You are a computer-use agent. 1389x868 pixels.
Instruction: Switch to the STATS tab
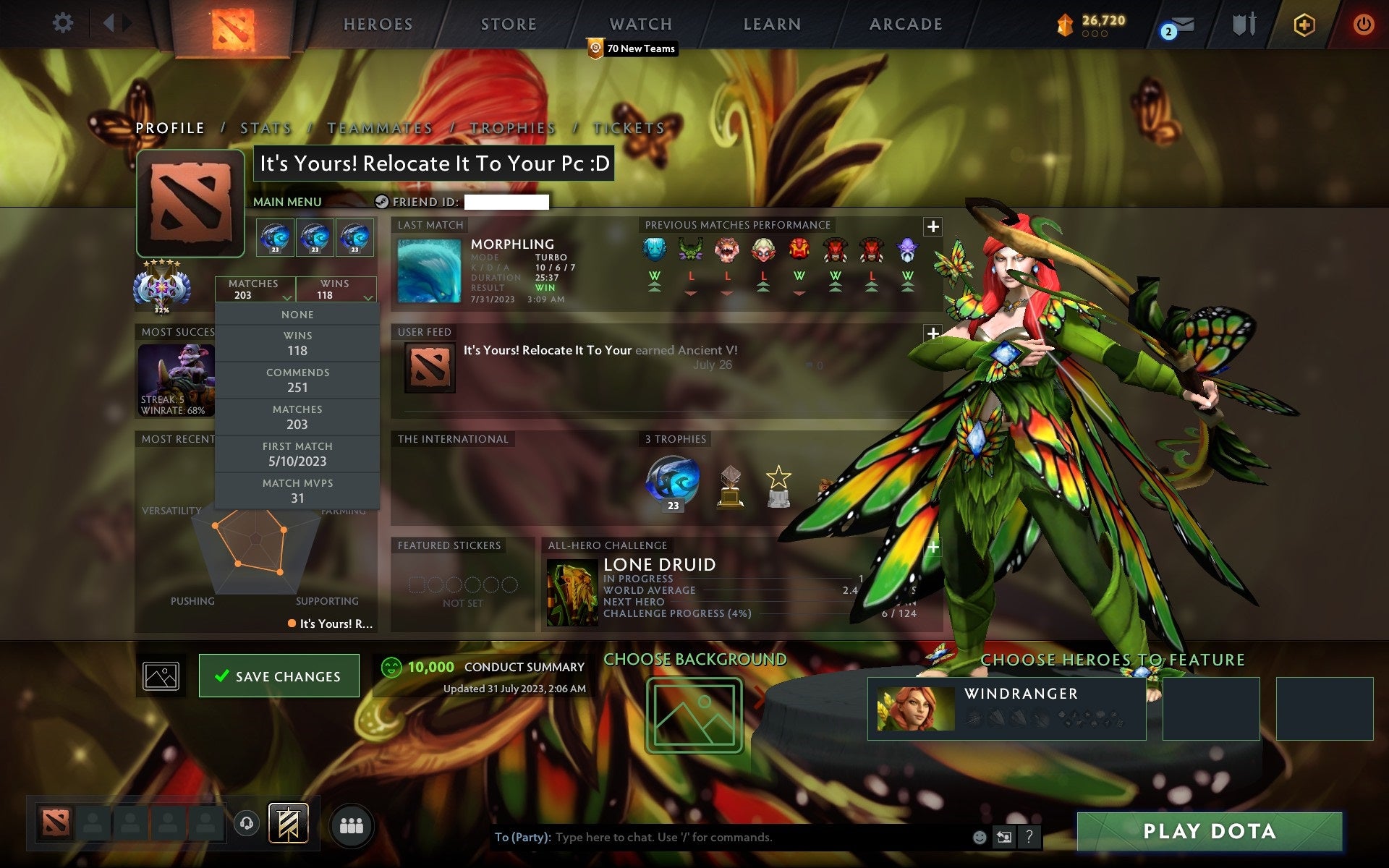pyautogui.click(x=266, y=127)
